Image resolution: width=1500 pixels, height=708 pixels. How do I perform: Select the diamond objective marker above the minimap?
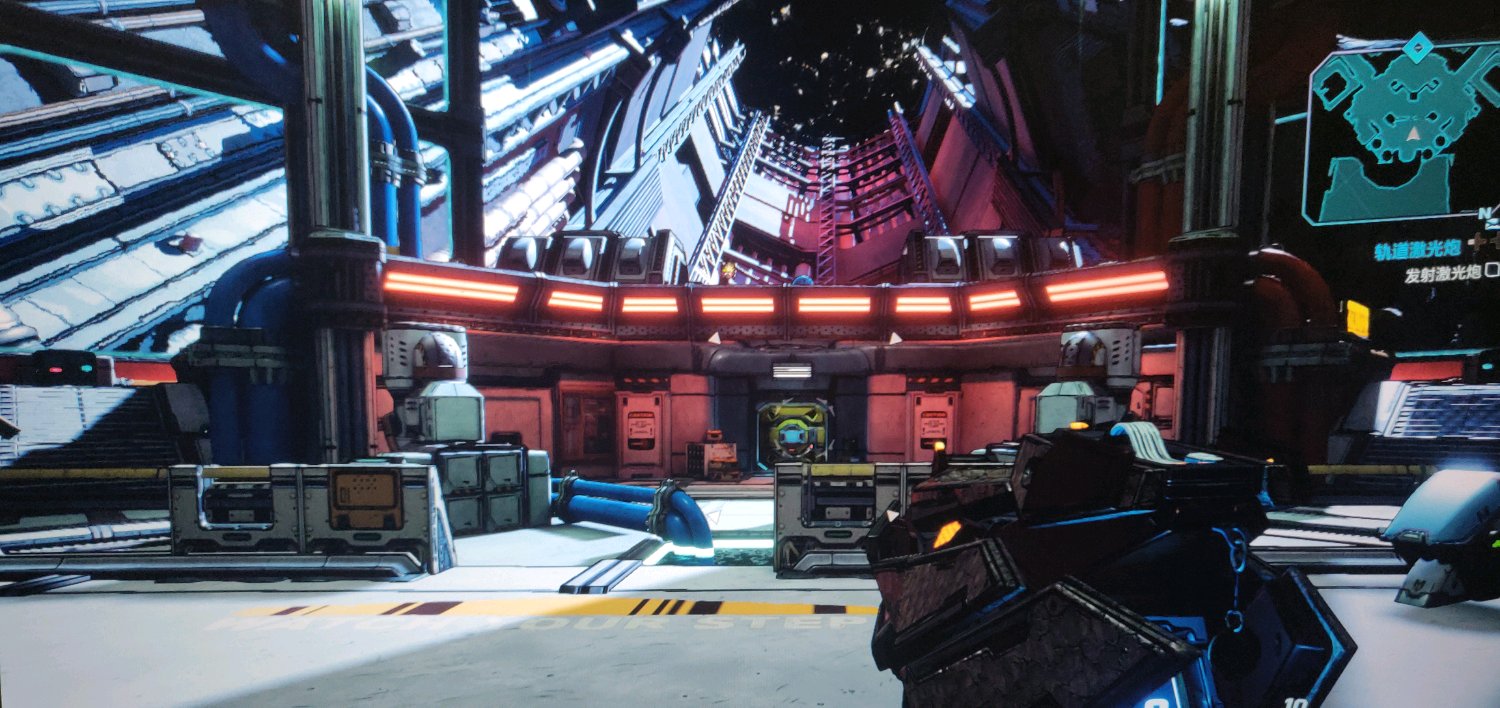point(1417,46)
